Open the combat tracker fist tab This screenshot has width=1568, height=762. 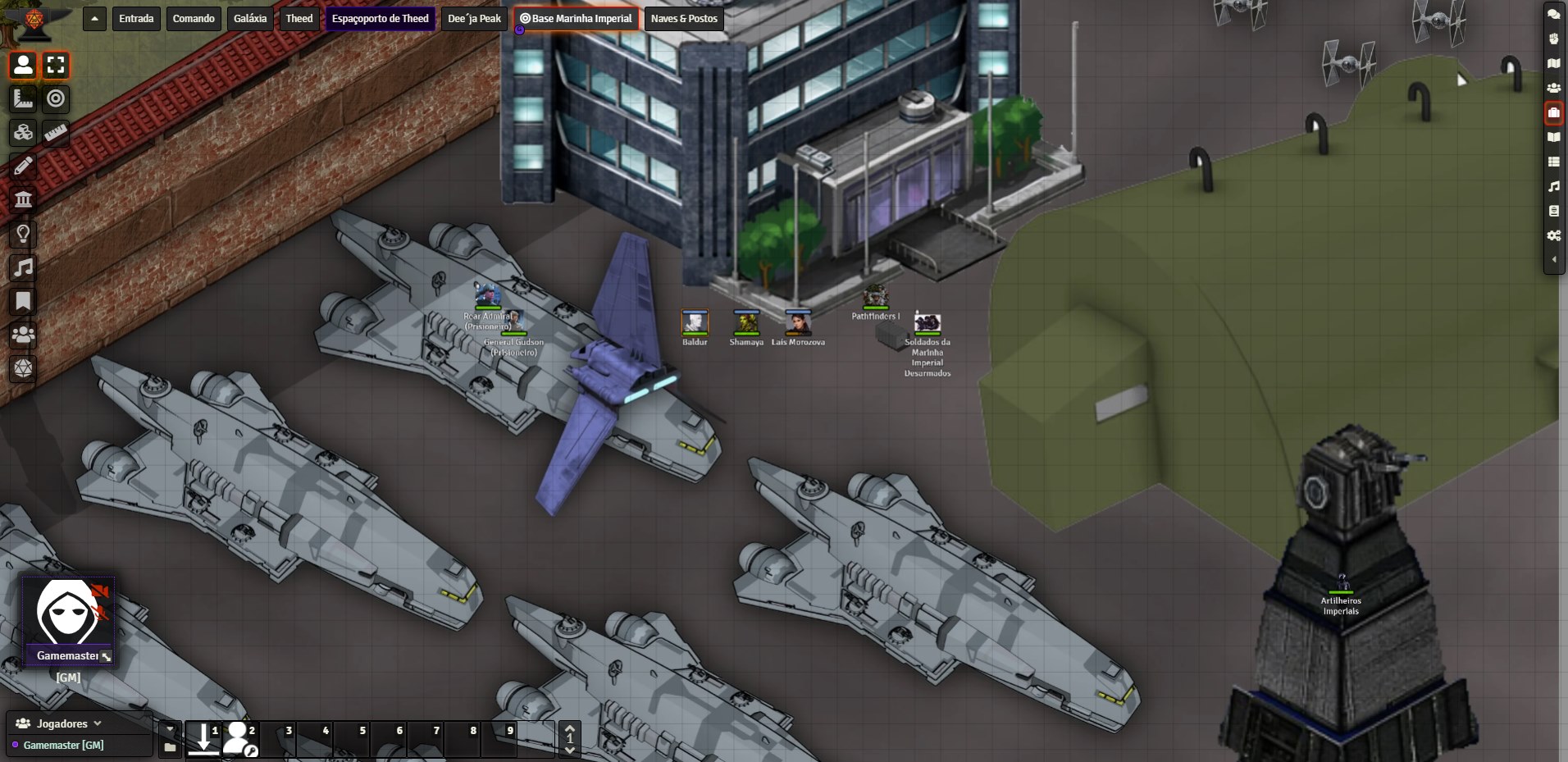1553,39
